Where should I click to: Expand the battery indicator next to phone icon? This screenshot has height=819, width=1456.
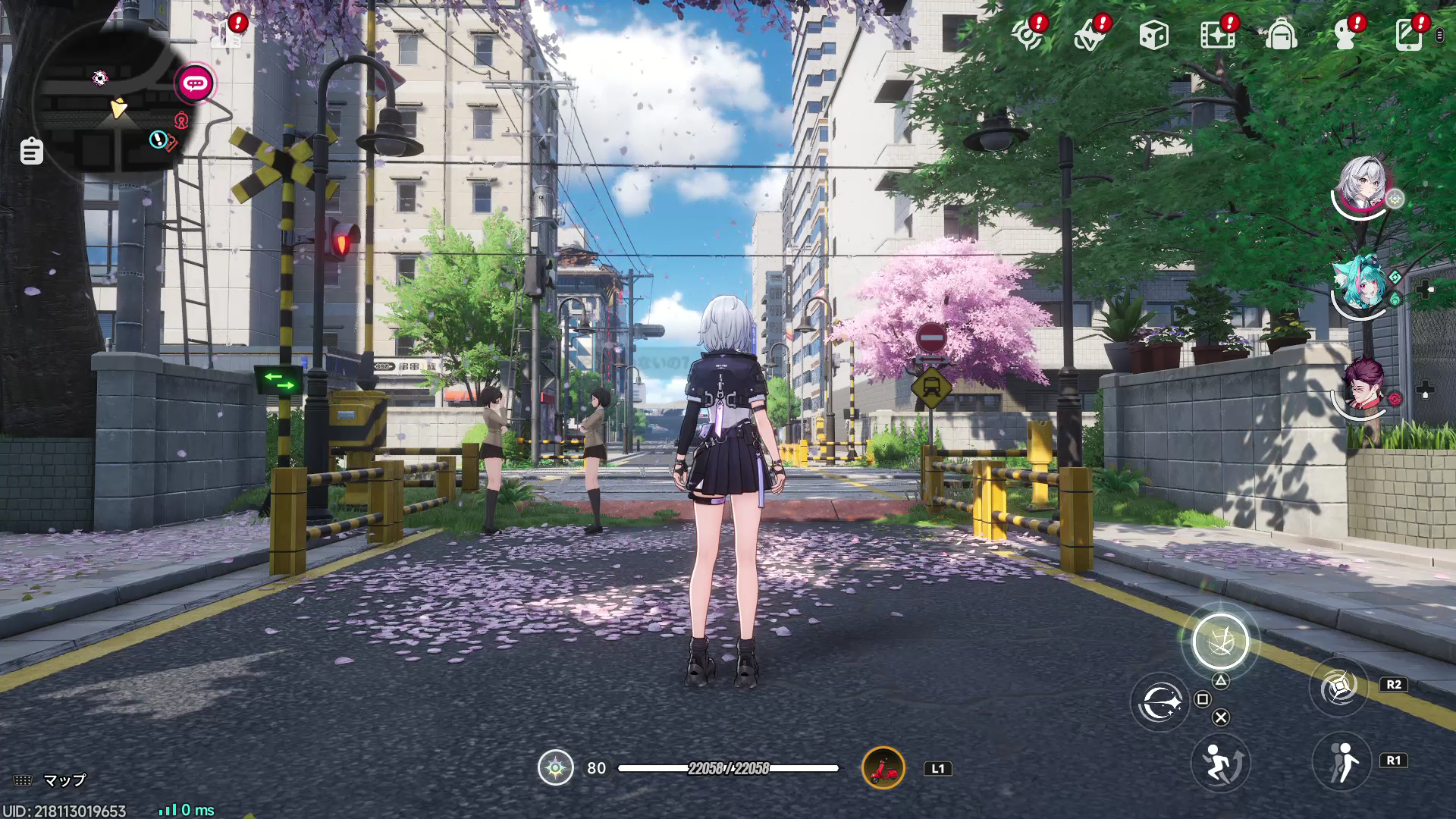(1438, 35)
